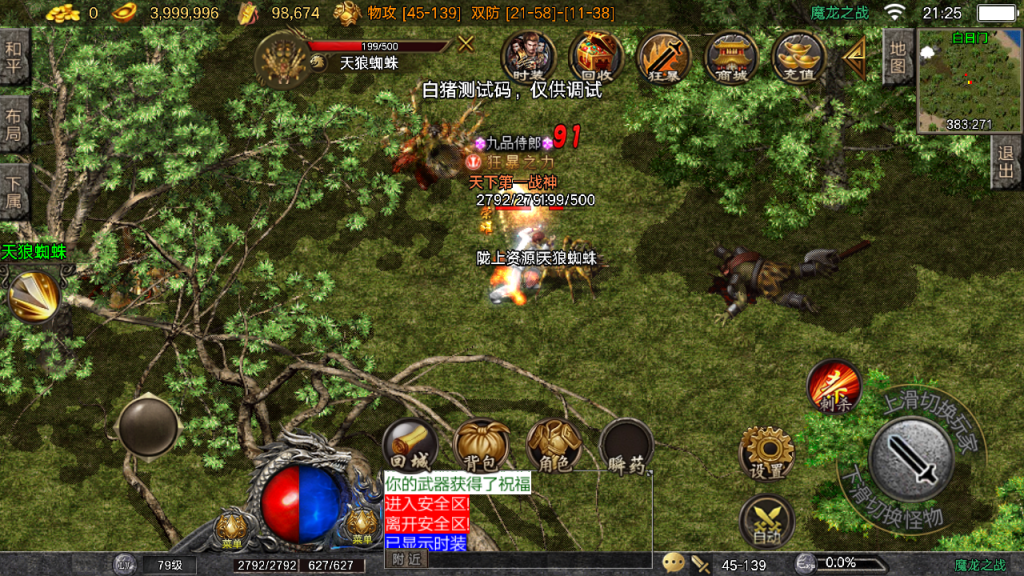This screenshot has height=576, width=1024.
Task: Open the 时装 costume menu
Action: pyautogui.click(x=527, y=56)
